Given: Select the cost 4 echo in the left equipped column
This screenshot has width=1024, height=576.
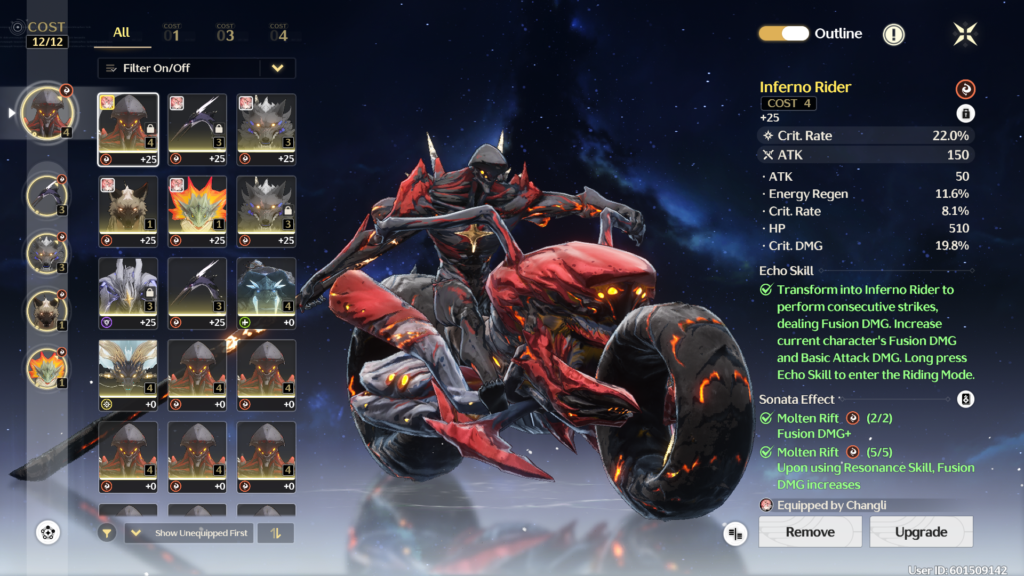Looking at the screenshot, I should (x=47, y=113).
